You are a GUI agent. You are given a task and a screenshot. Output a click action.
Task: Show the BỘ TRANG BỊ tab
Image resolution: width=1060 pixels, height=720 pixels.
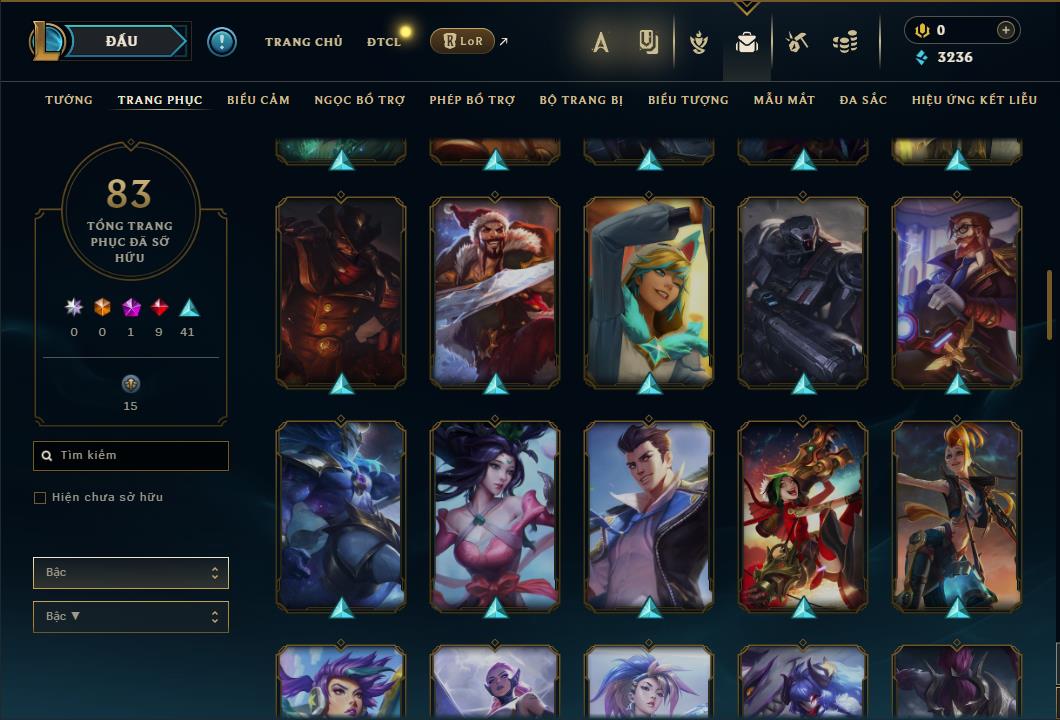pos(581,100)
